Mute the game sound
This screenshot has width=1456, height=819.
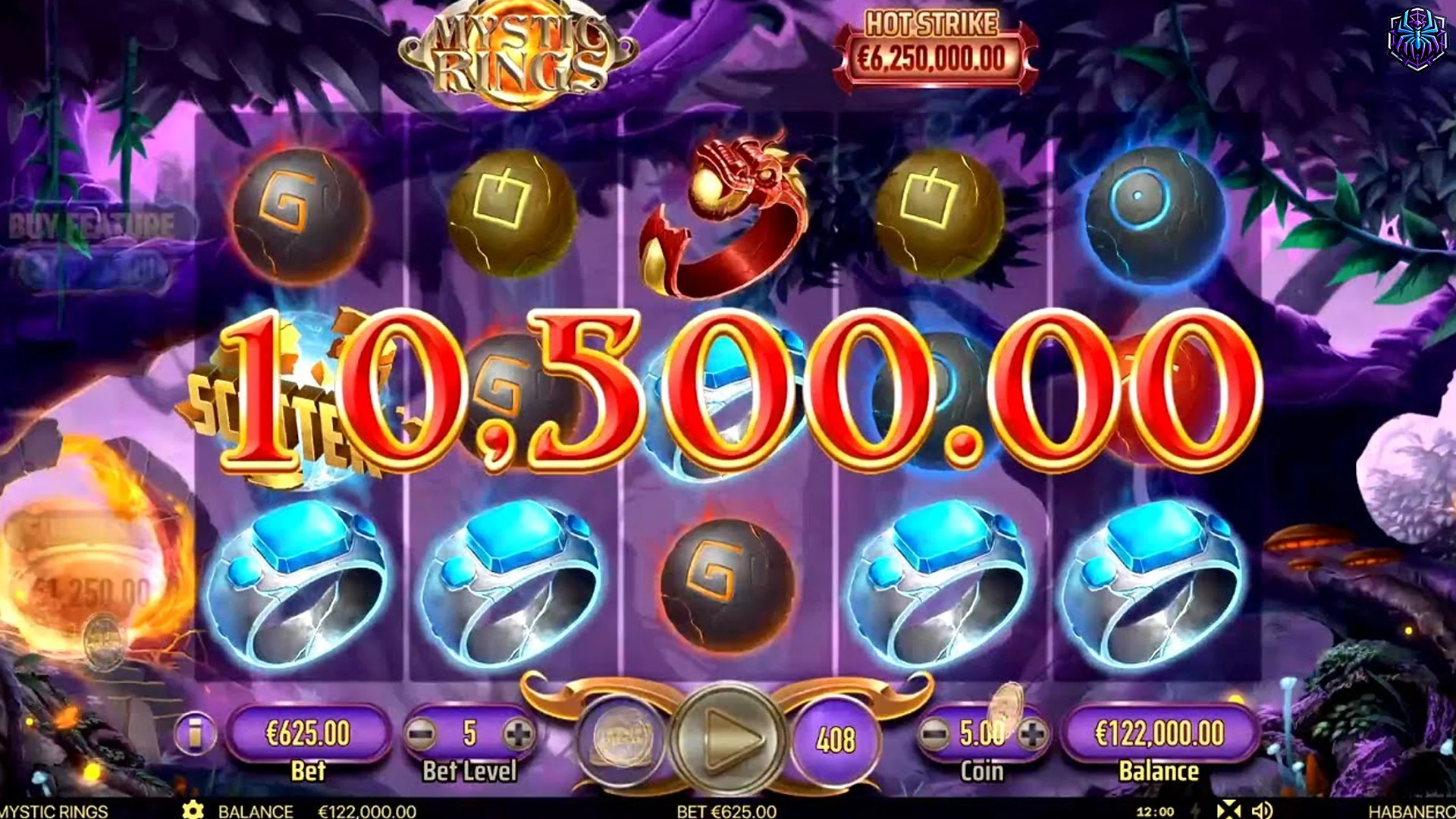pyautogui.click(x=1262, y=808)
